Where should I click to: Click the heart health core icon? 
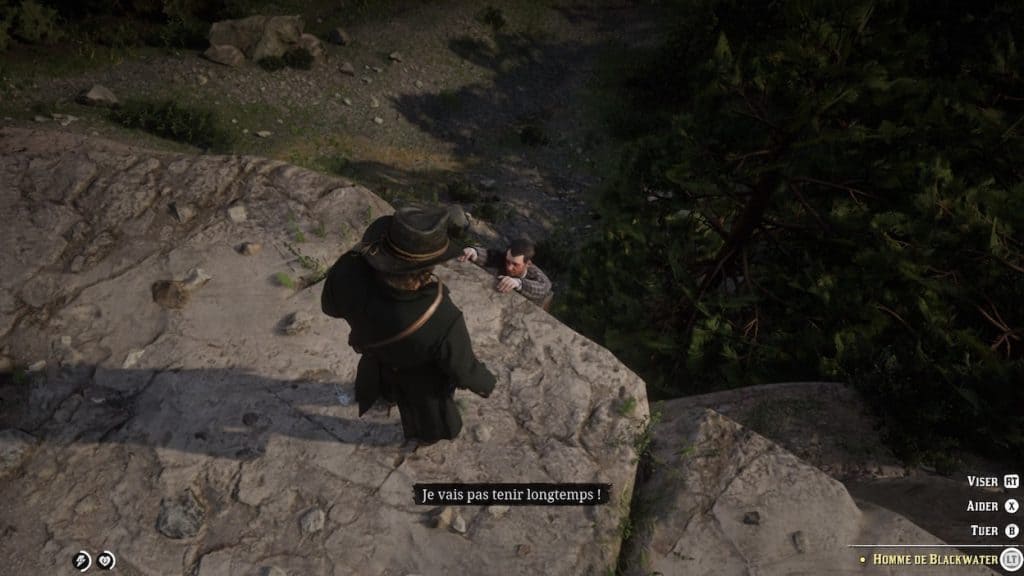tap(105, 561)
